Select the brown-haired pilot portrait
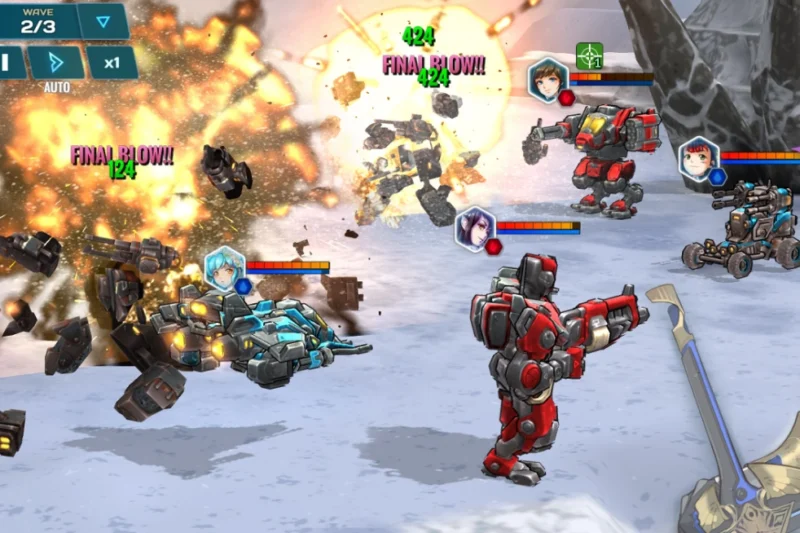The width and height of the screenshot is (800, 533). click(x=548, y=78)
